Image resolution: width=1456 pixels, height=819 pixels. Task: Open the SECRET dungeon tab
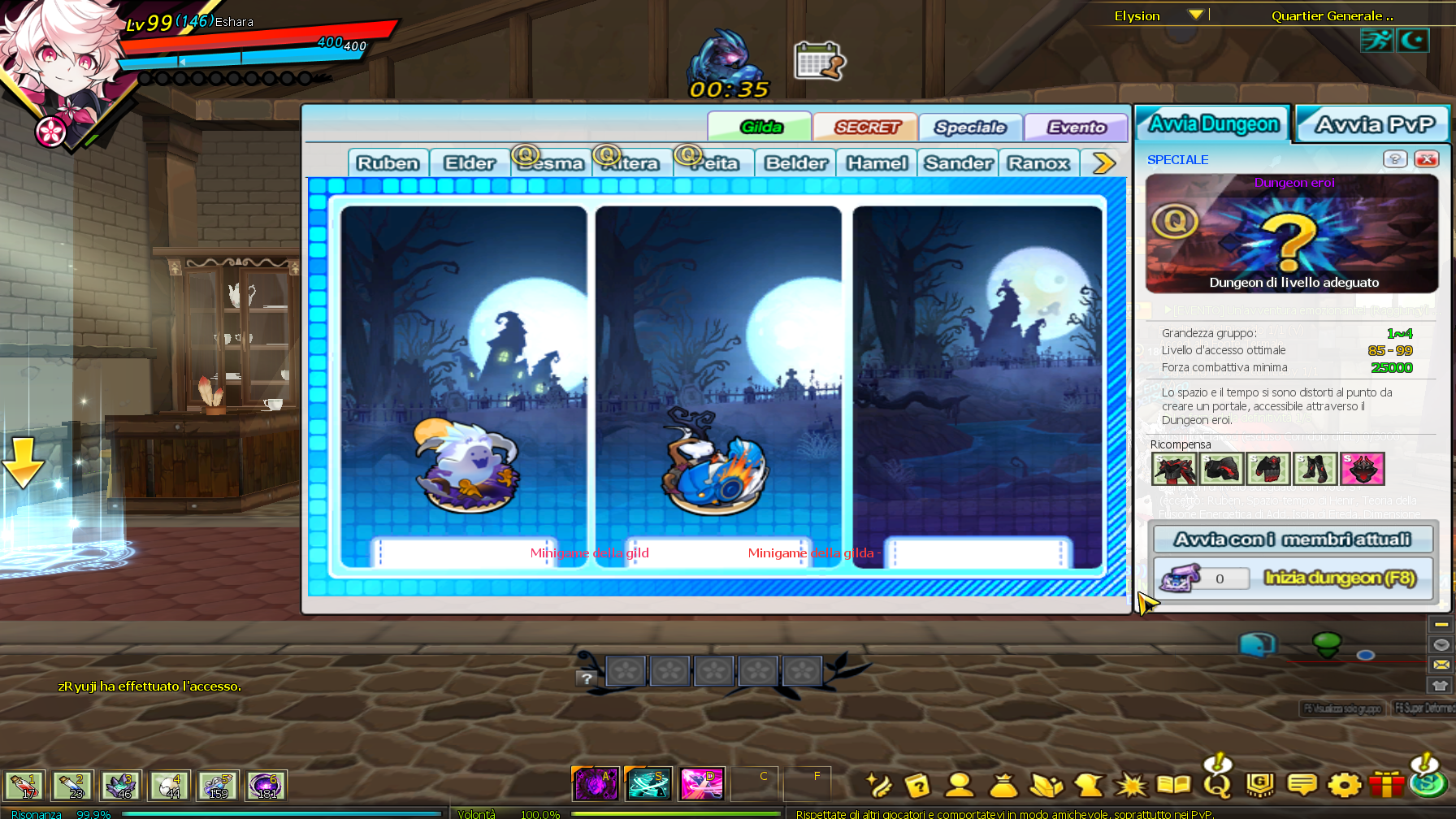866,127
